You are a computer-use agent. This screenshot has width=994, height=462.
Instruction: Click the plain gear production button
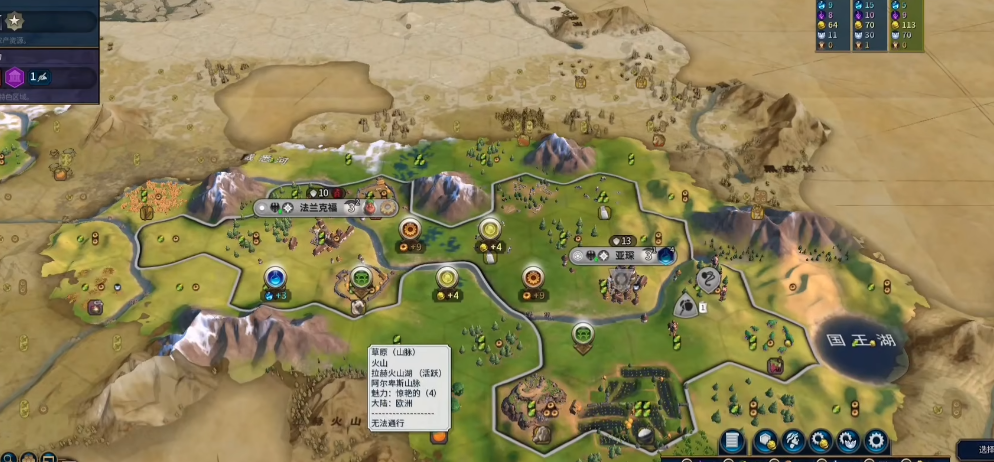(x=876, y=441)
